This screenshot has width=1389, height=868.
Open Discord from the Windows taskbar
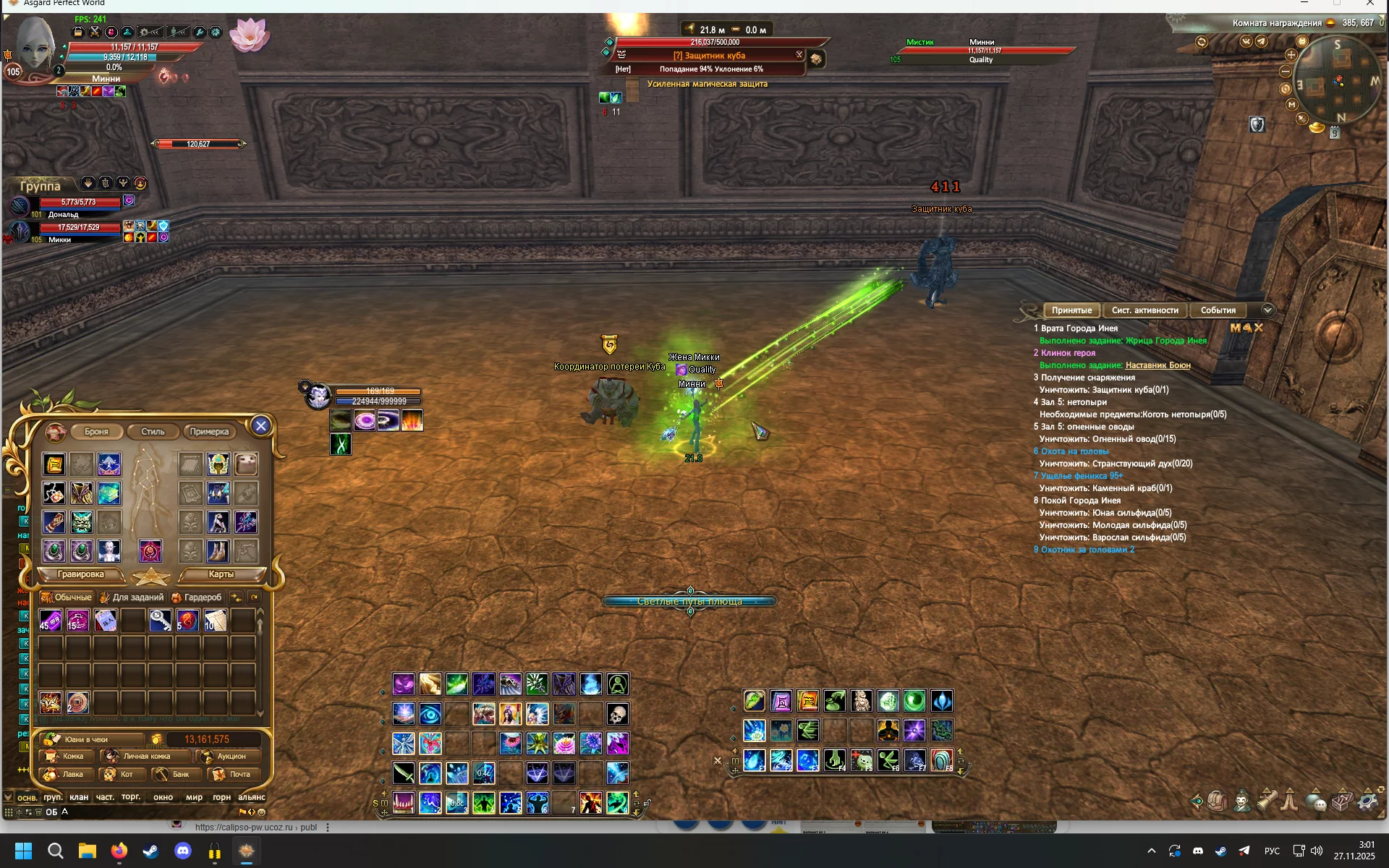coord(183,851)
